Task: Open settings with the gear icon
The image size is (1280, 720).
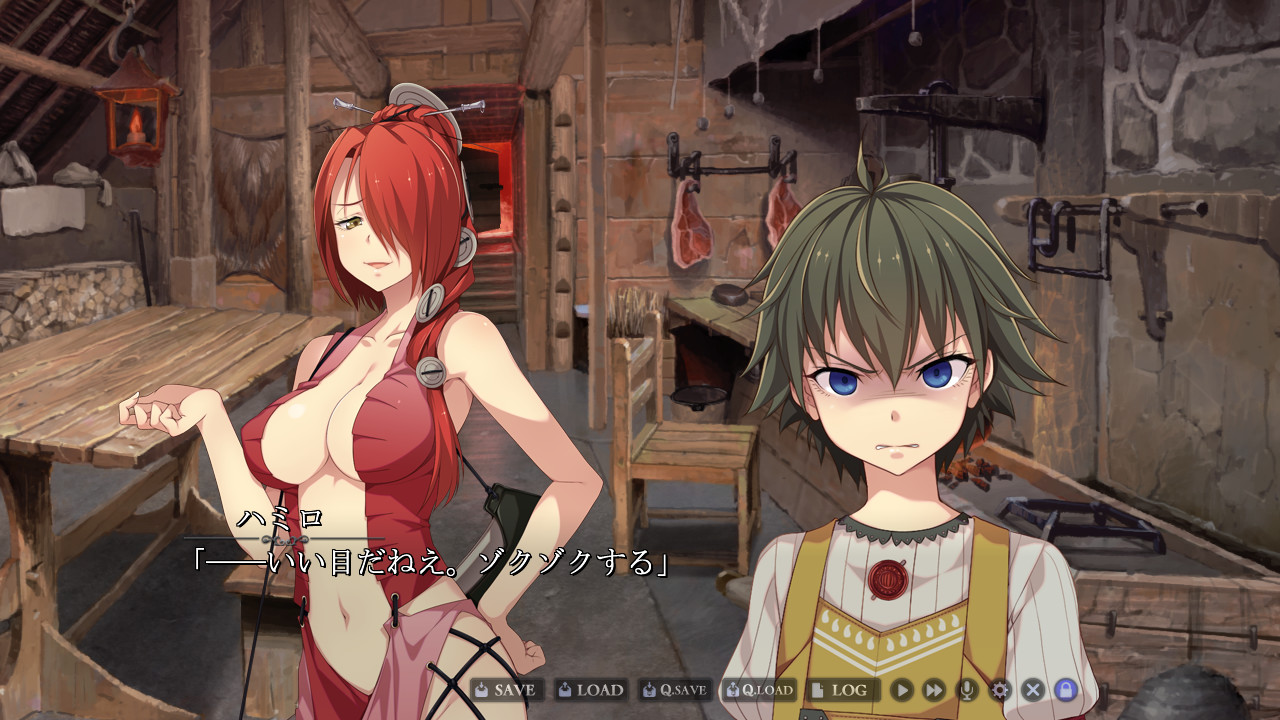Action: click(1000, 690)
